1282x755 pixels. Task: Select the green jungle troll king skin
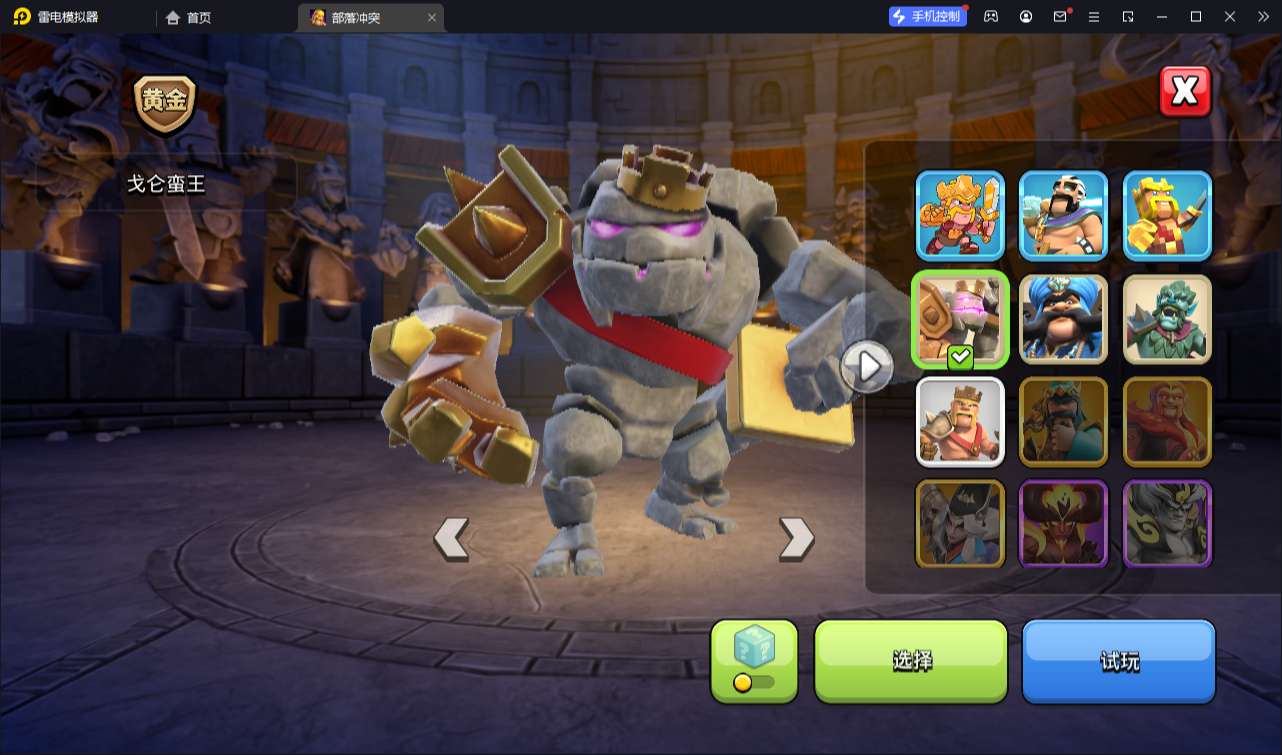coord(1167,319)
